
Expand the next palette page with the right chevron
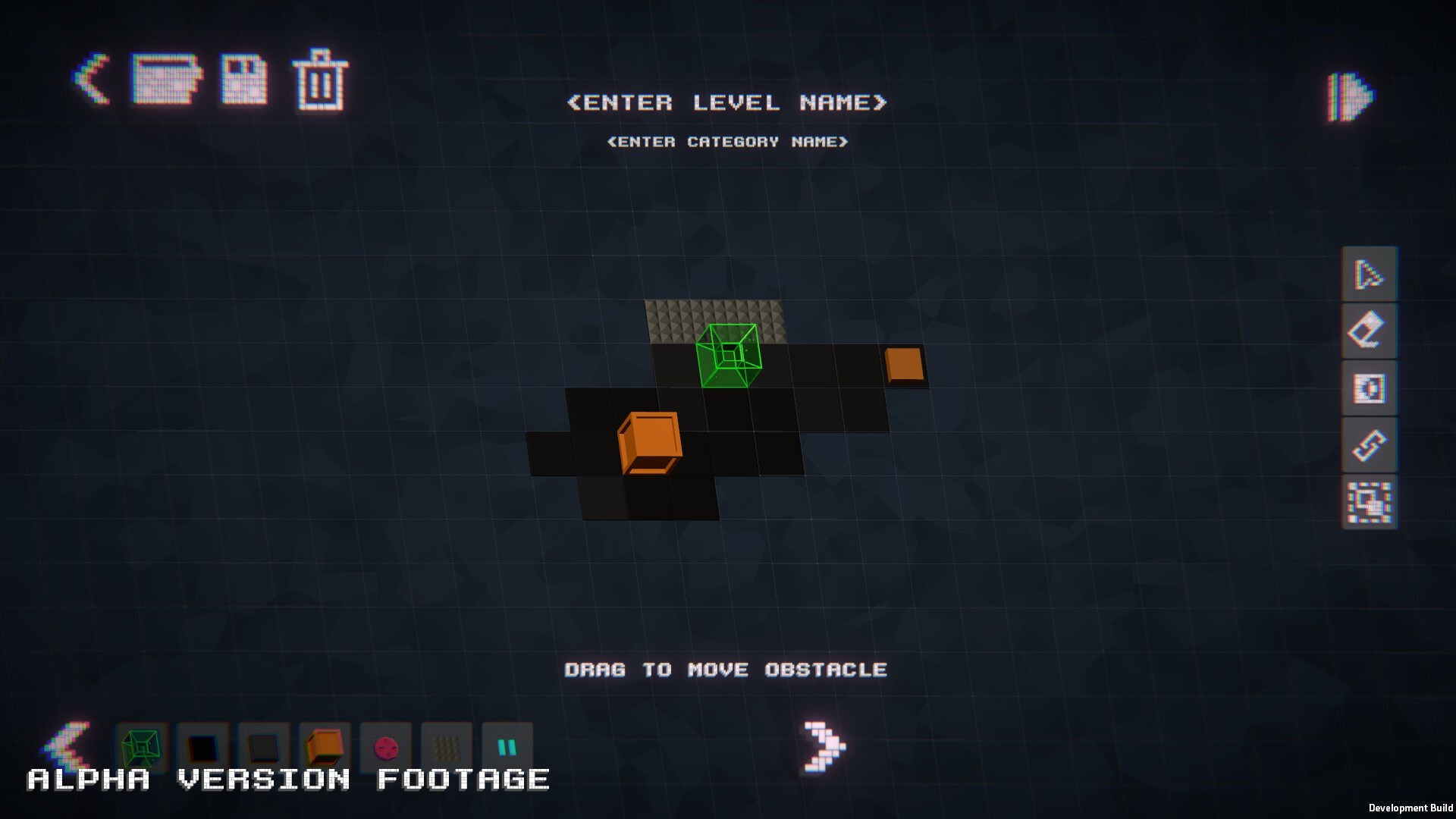[824, 747]
